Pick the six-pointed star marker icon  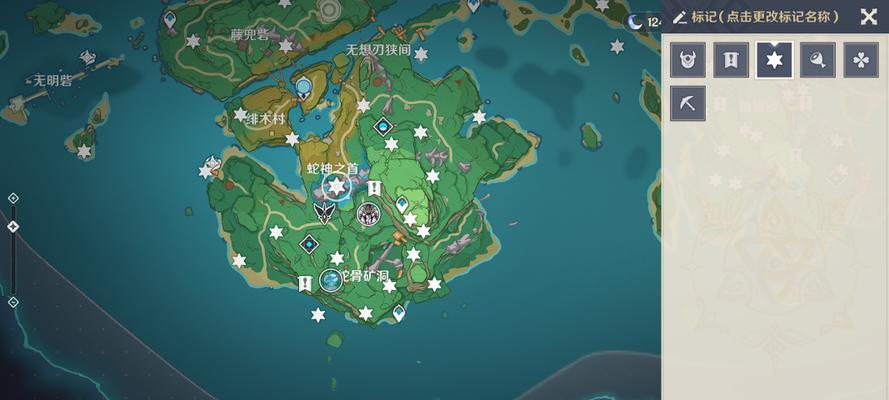774,60
